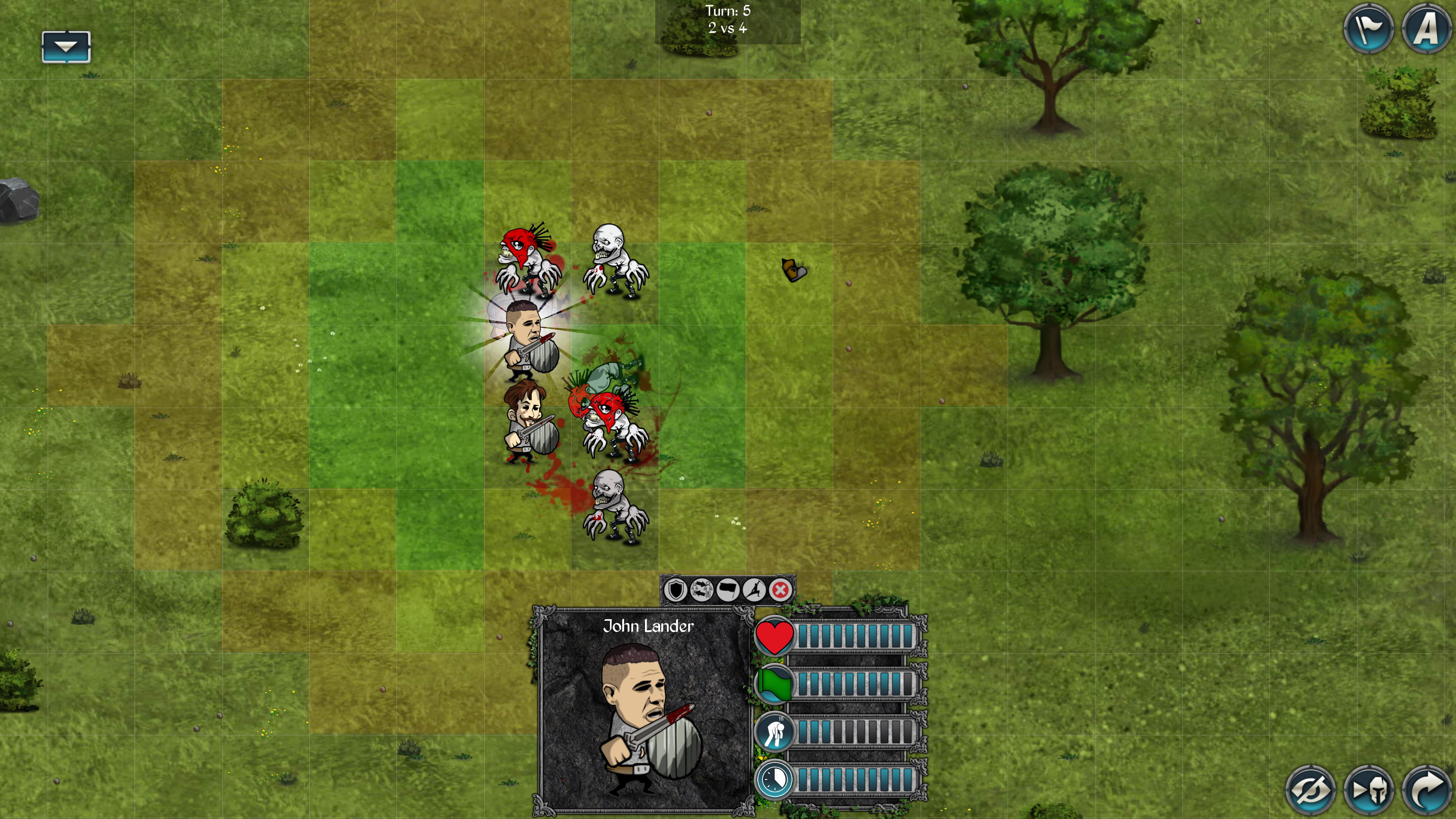Screen dimensions: 1456x819
Task: Toggle the letter A auto-battle button
Action: point(1426,28)
